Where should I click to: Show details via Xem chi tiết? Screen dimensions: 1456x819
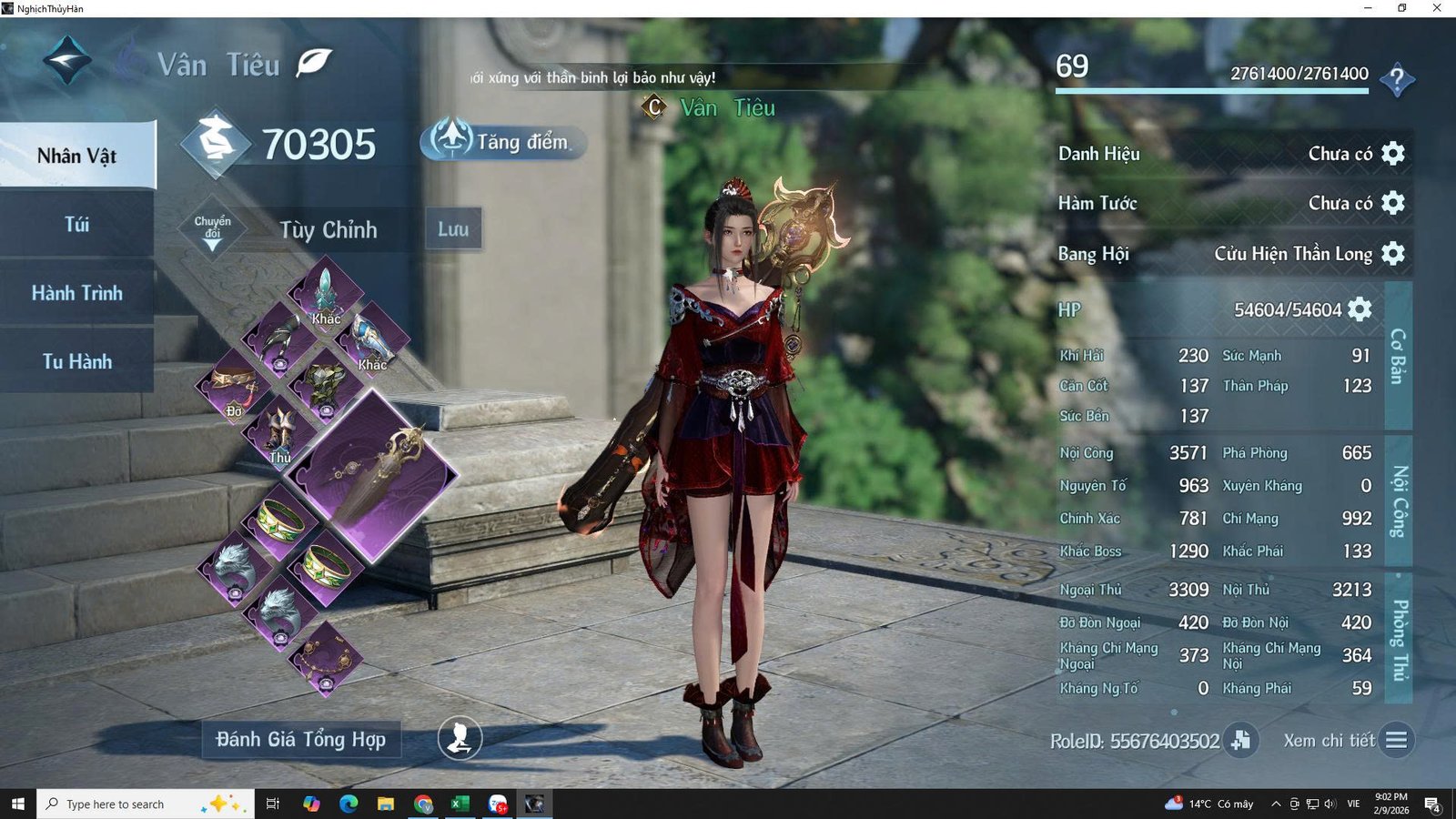[x=1395, y=740]
